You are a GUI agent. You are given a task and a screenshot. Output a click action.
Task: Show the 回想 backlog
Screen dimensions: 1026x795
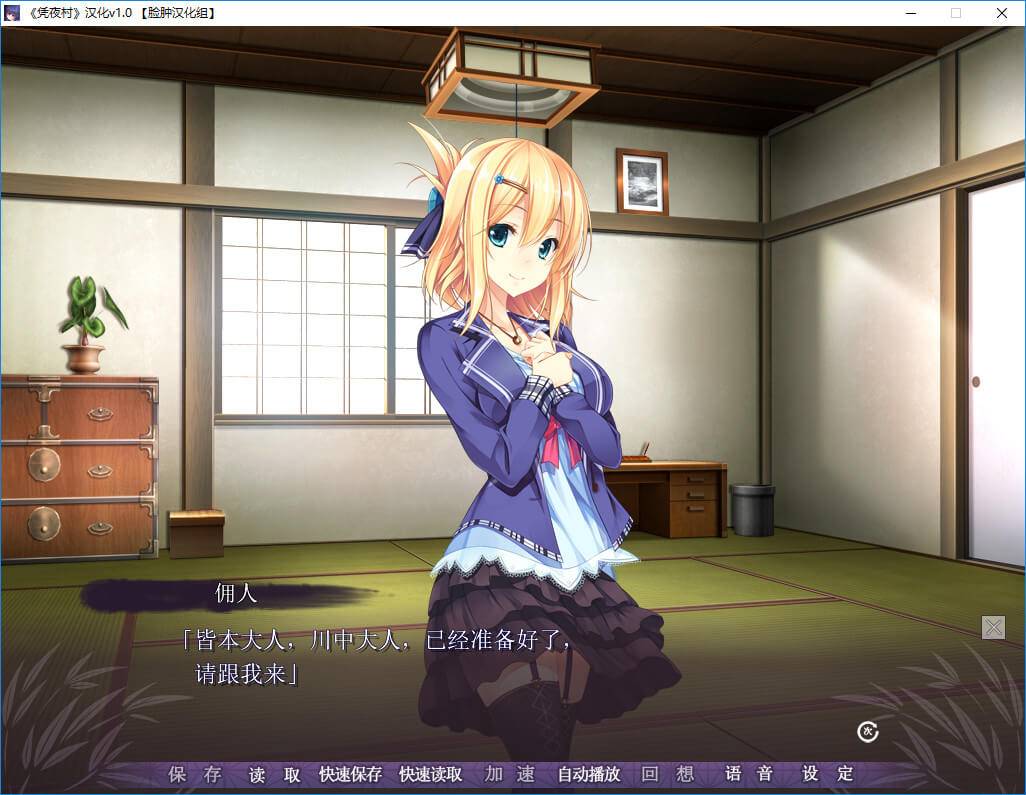[668, 774]
